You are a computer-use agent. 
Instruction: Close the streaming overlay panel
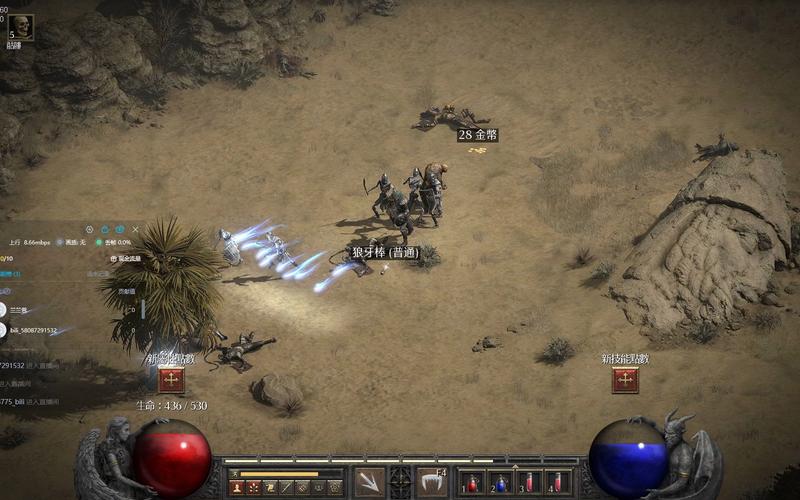tap(137, 229)
